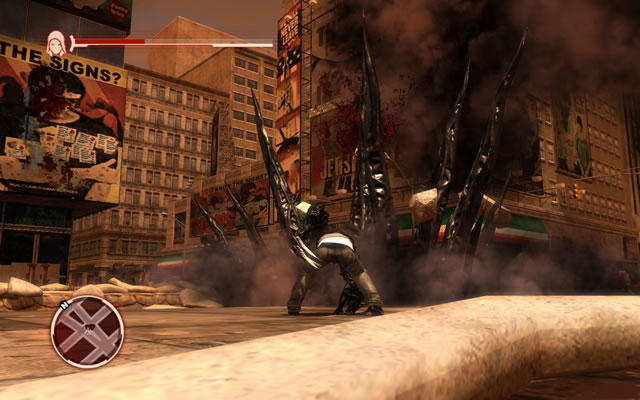Viewport: 640px width, 400px height.
Task: Click the circular minimap
Action: coord(87,331)
